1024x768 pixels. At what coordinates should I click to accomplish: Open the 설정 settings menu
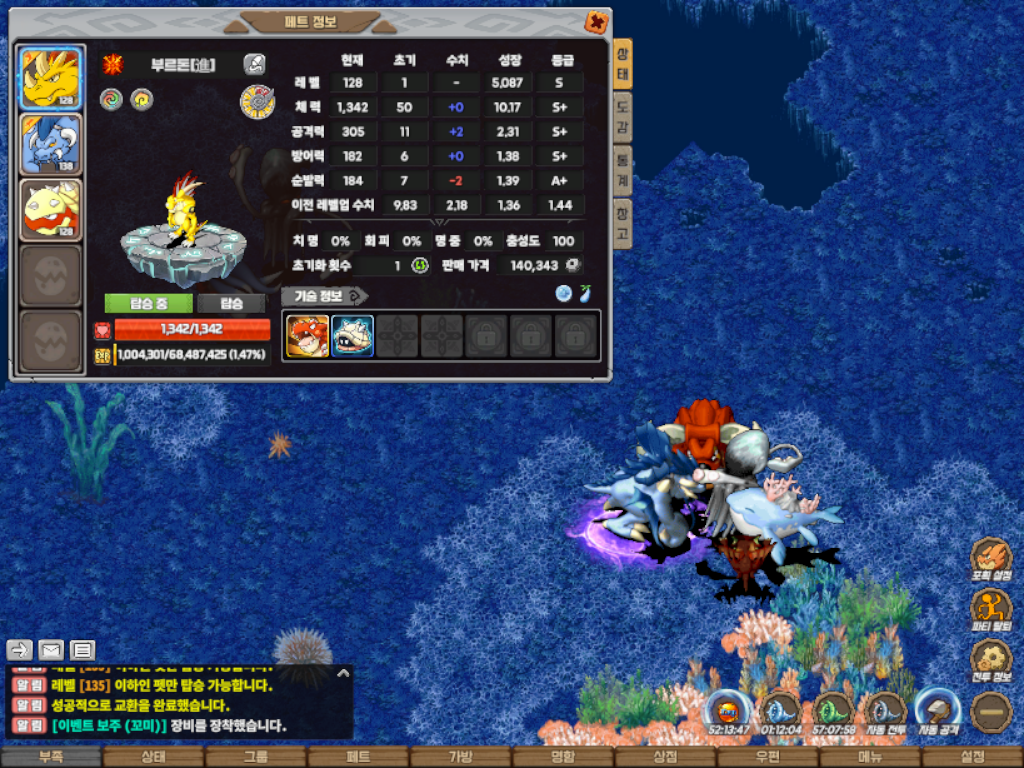coord(972,757)
